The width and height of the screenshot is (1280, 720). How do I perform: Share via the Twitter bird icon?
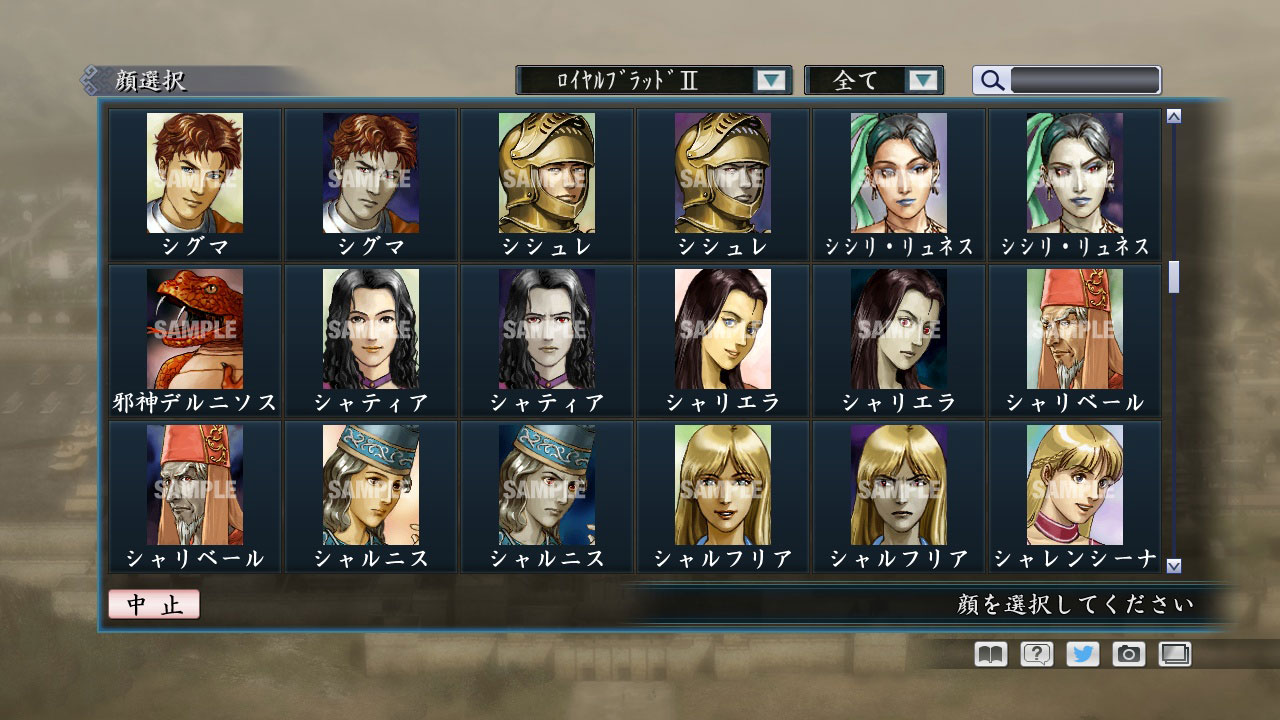[1082, 654]
